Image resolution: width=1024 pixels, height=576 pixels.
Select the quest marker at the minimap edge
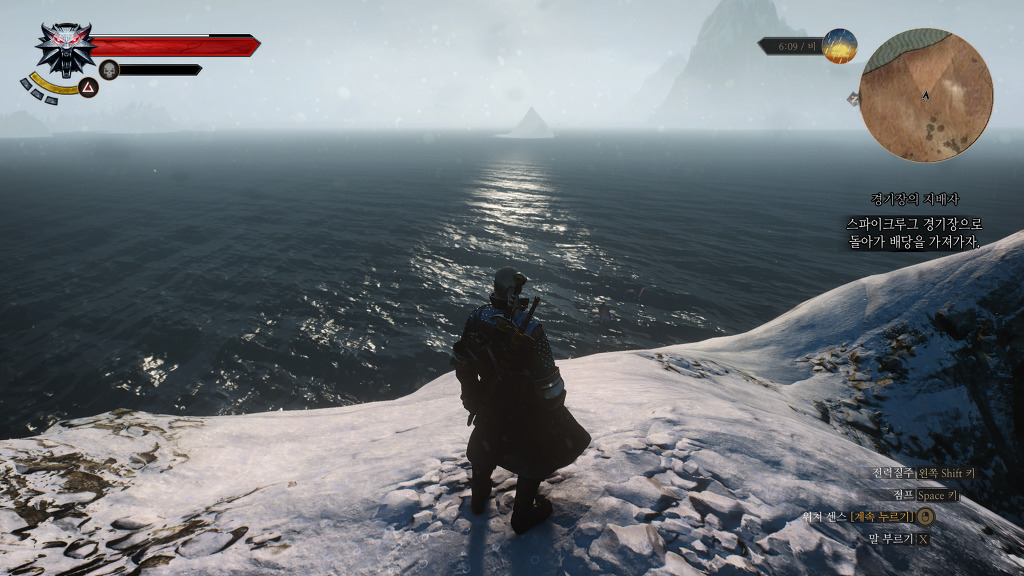[854, 98]
